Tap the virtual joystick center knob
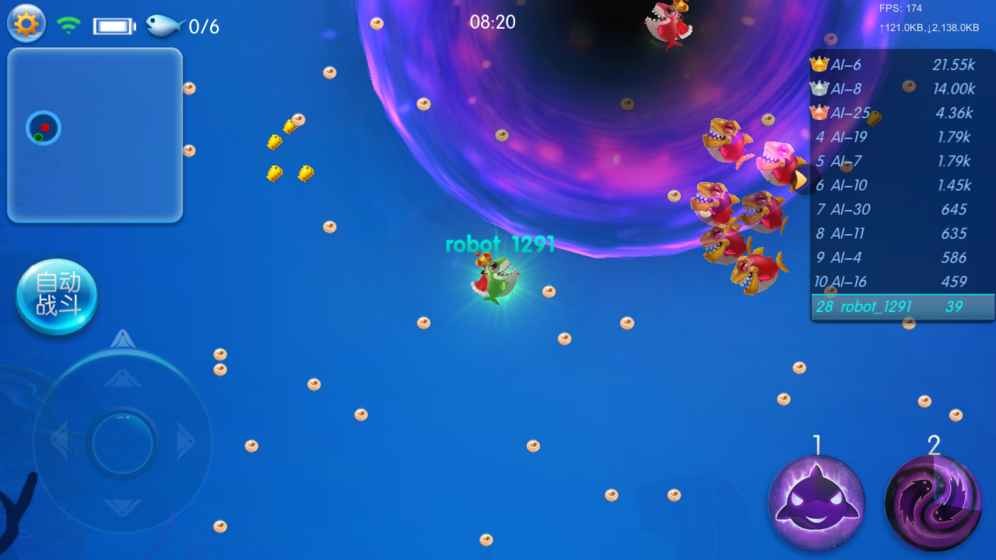This screenshot has width=996, height=560. tap(122, 441)
